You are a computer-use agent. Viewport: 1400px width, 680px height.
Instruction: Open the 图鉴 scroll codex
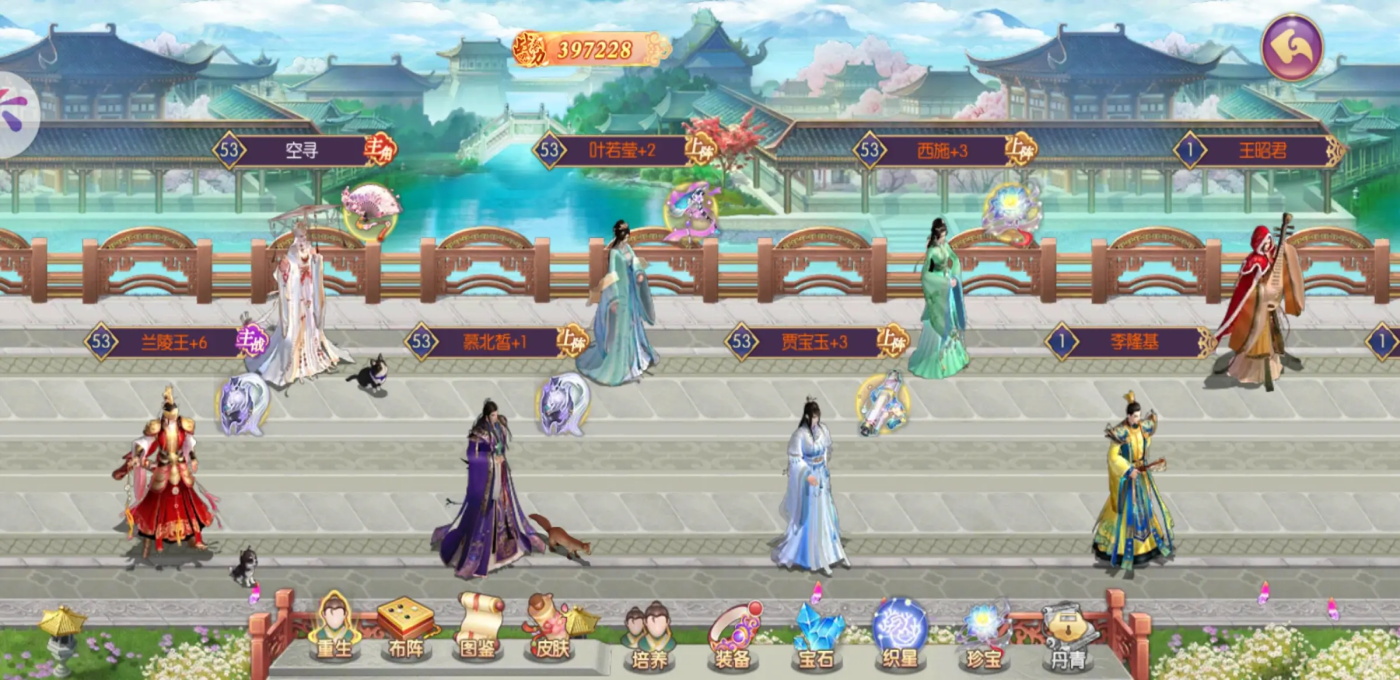pyautogui.click(x=478, y=630)
